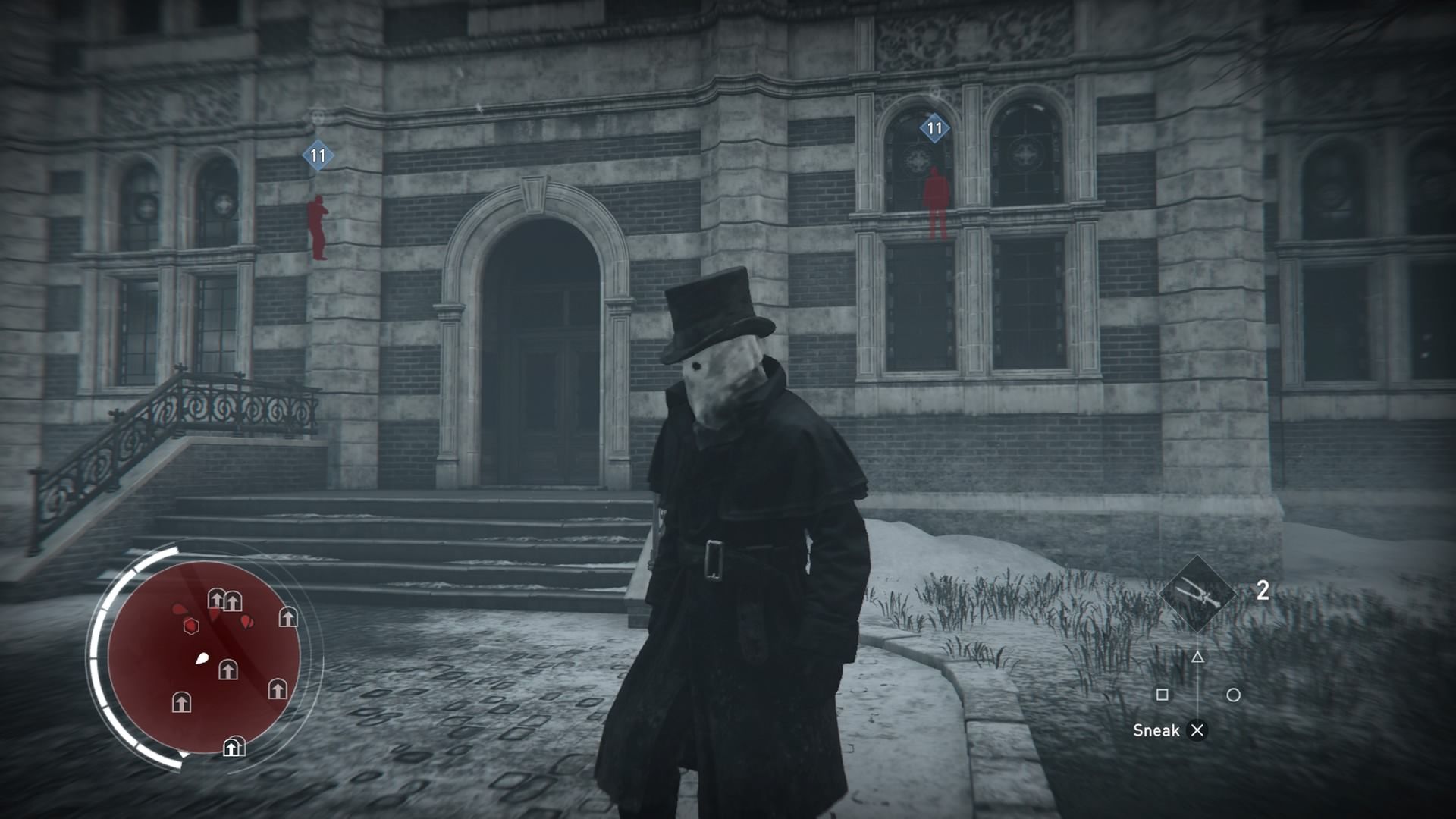1456x819 pixels.
Task: Select the red hexagon marker on the minimap
Action: click(191, 626)
